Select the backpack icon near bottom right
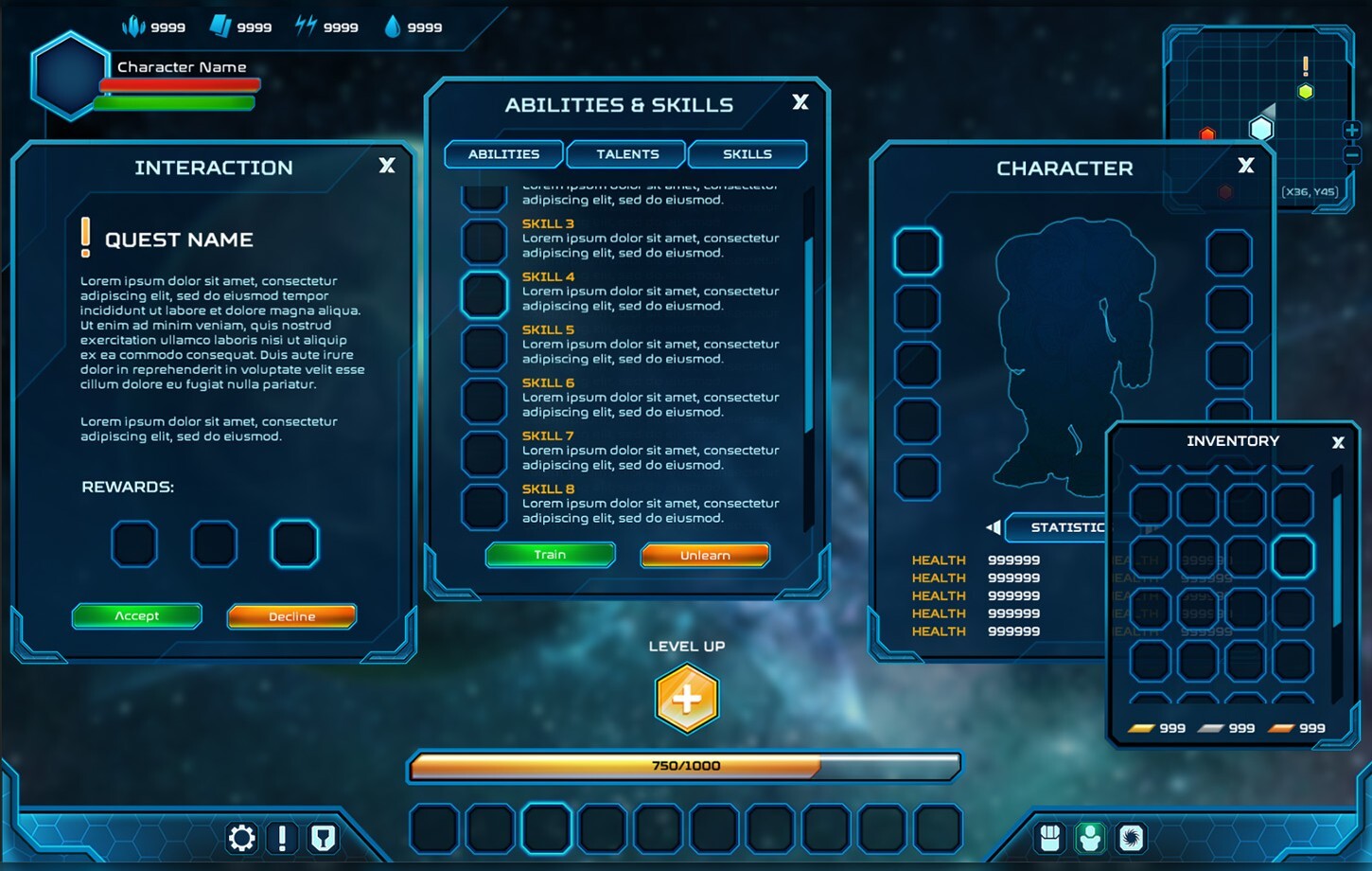1372x871 pixels. [x=1050, y=837]
